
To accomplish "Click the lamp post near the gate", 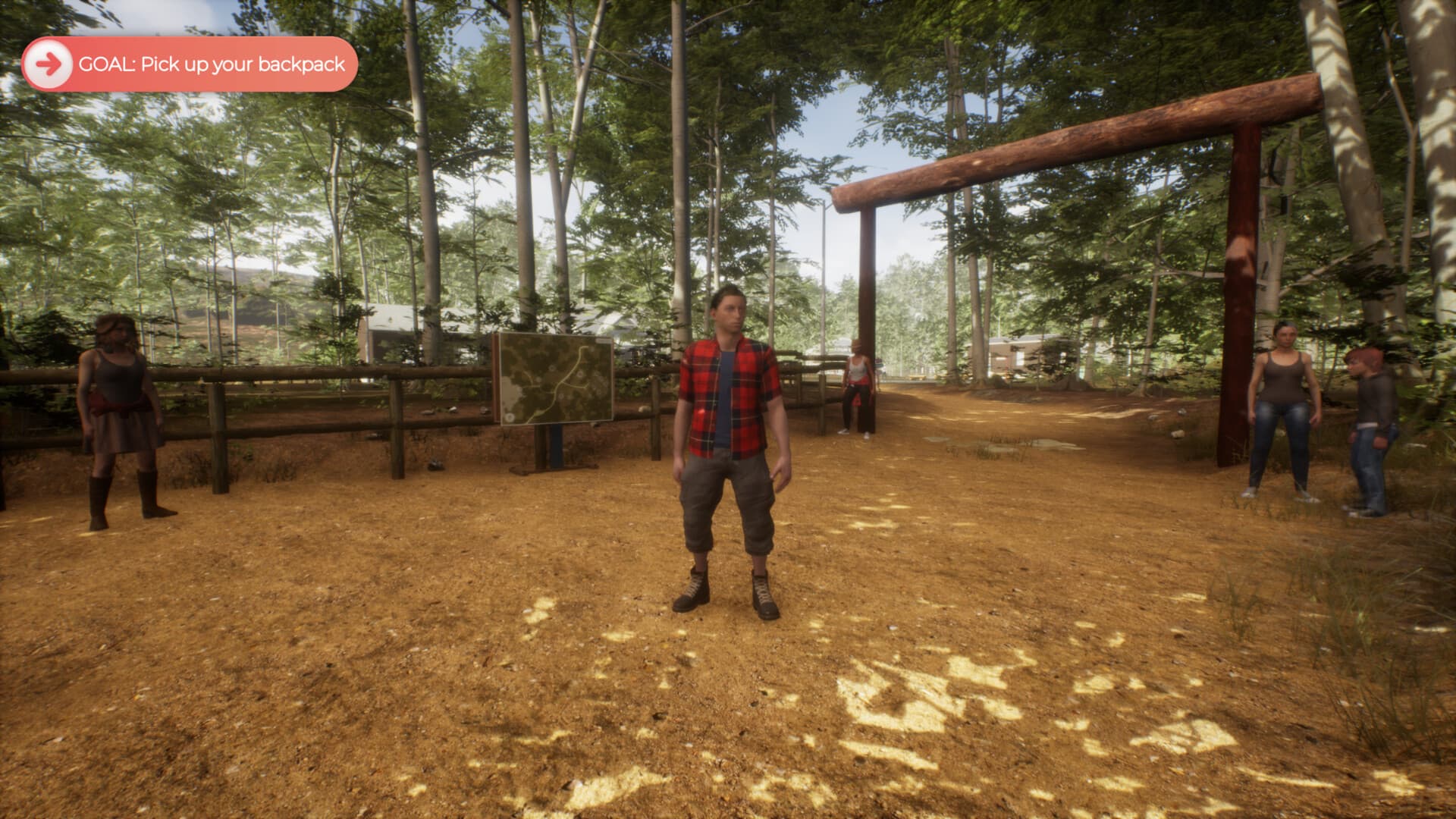I will pyautogui.click(x=824, y=250).
